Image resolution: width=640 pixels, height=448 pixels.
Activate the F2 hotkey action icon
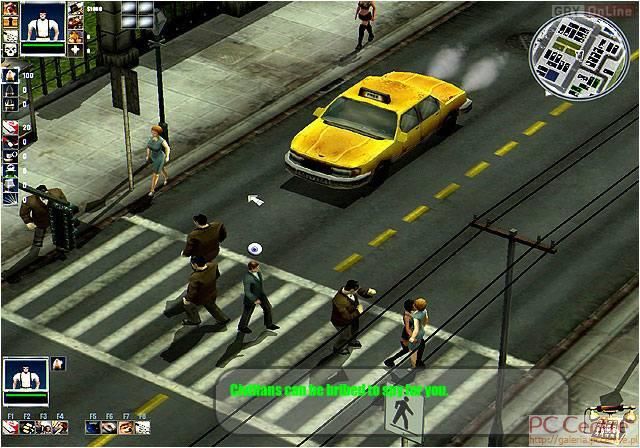click(27, 428)
